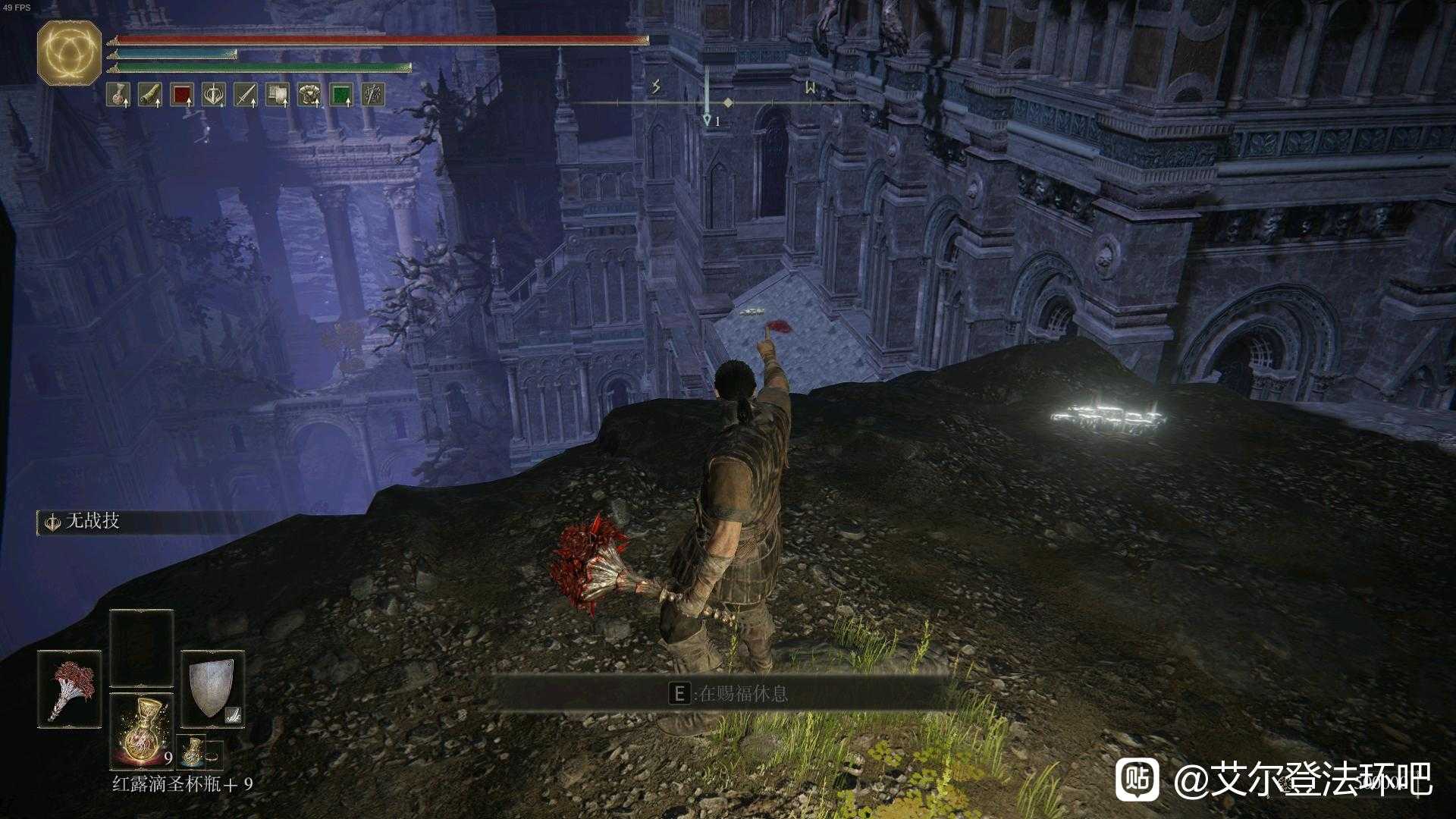
Task: Click the diagonal sword buff icon
Action: pyautogui.click(x=246, y=95)
